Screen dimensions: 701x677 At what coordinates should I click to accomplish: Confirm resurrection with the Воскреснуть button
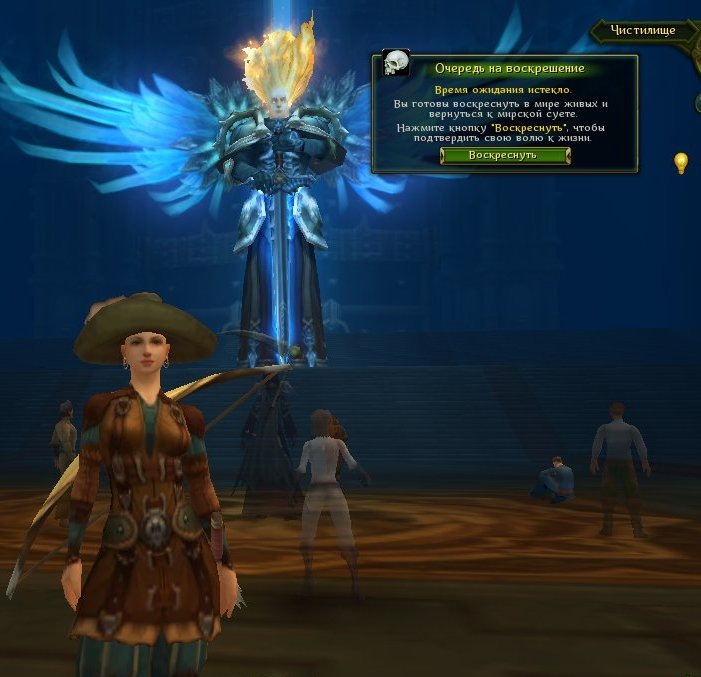click(x=504, y=155)
